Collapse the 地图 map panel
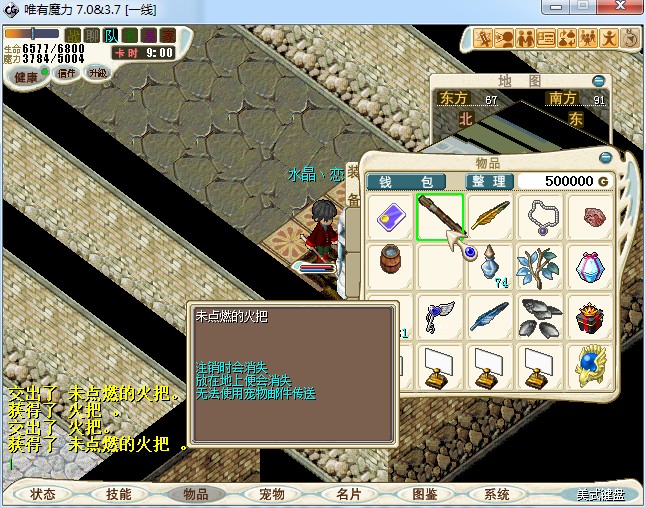The width and height of the screenshot is (646, 508). tap(598, 80)
